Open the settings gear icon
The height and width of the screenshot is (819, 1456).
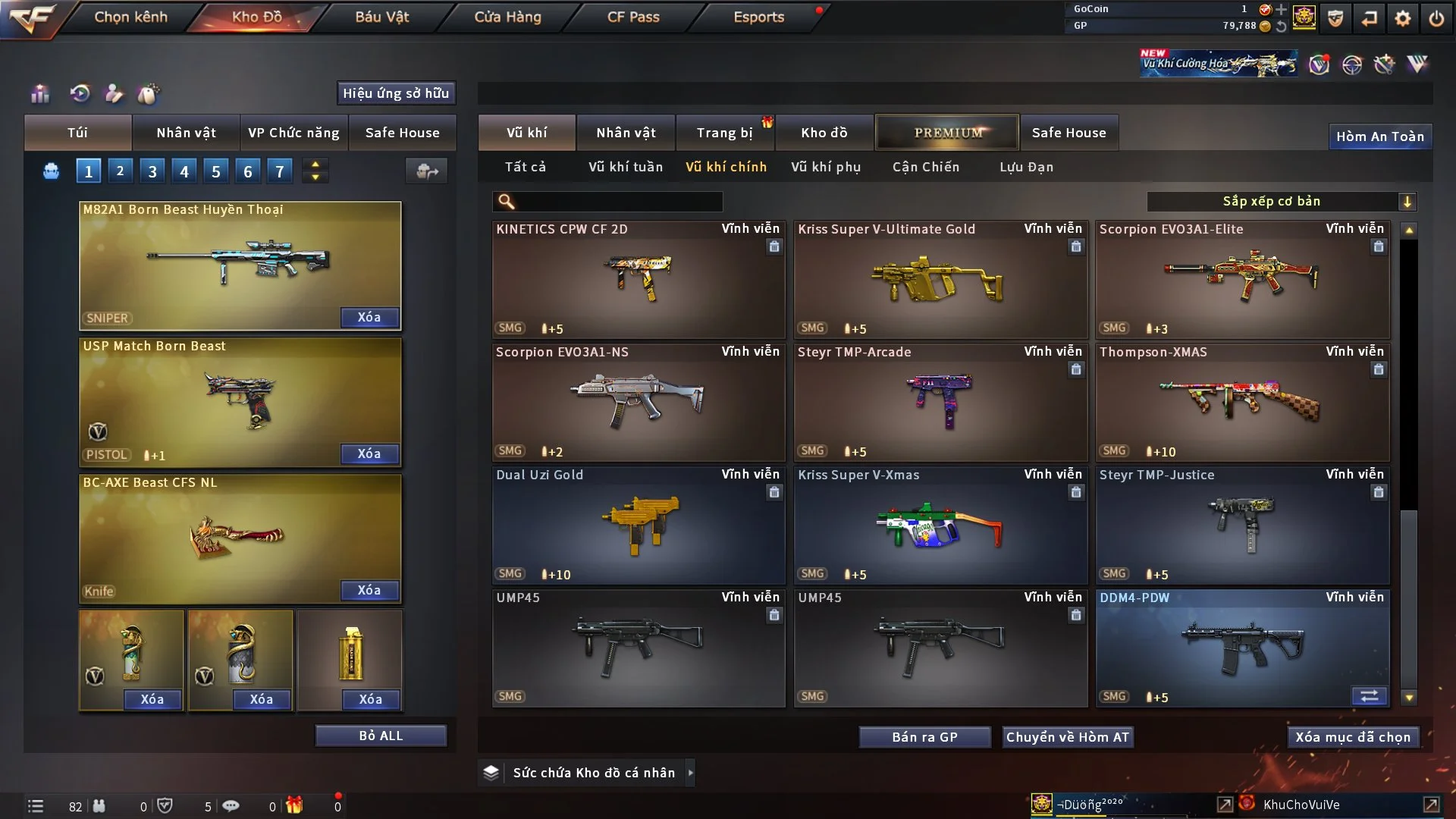point(1402,18)
